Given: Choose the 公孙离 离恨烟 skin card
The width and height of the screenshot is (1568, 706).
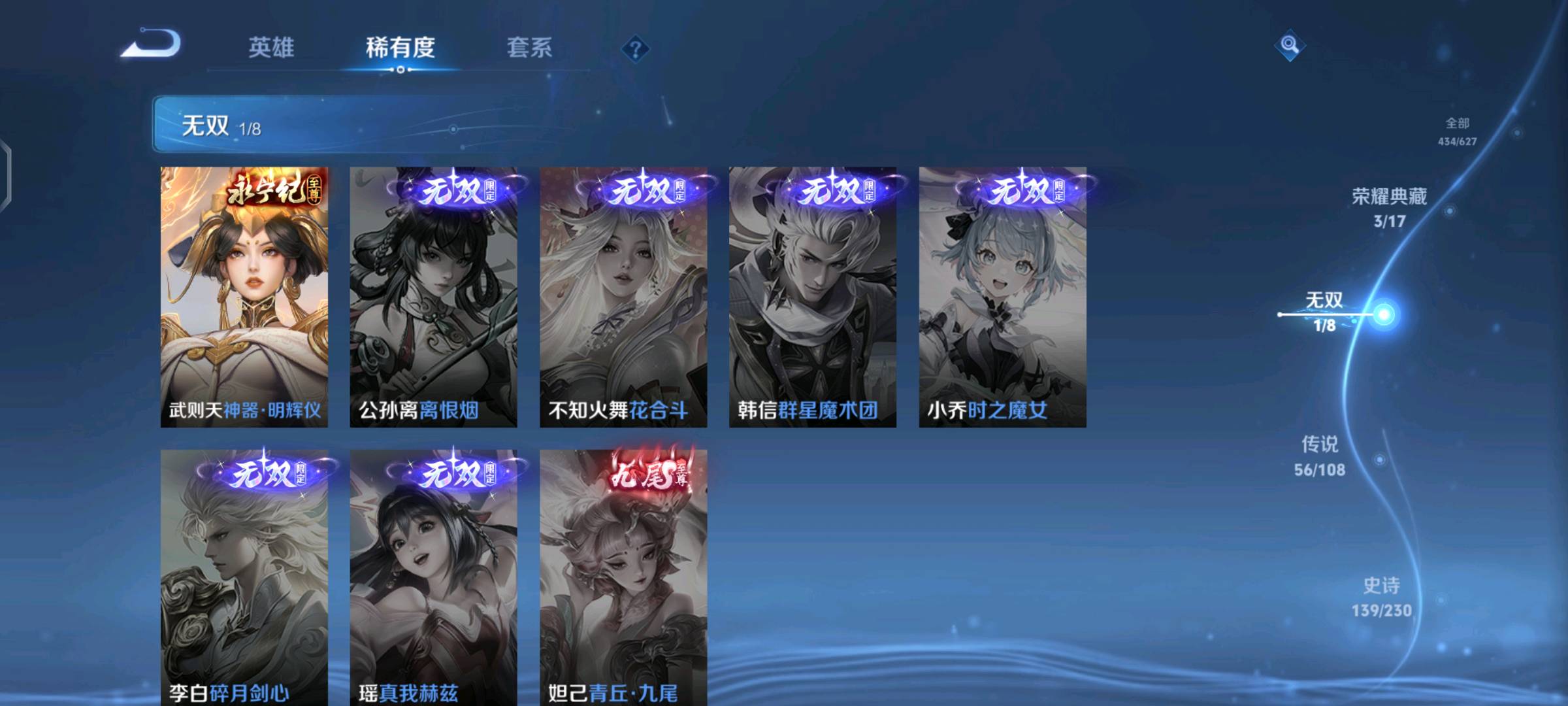Looking at the screenshot, I should coord(433,297).
